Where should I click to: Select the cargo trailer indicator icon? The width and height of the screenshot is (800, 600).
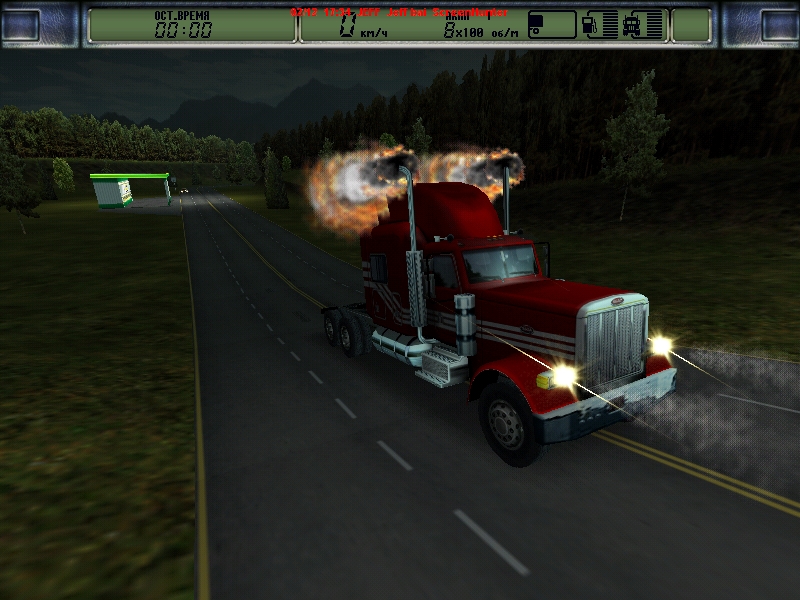[551, 25]
